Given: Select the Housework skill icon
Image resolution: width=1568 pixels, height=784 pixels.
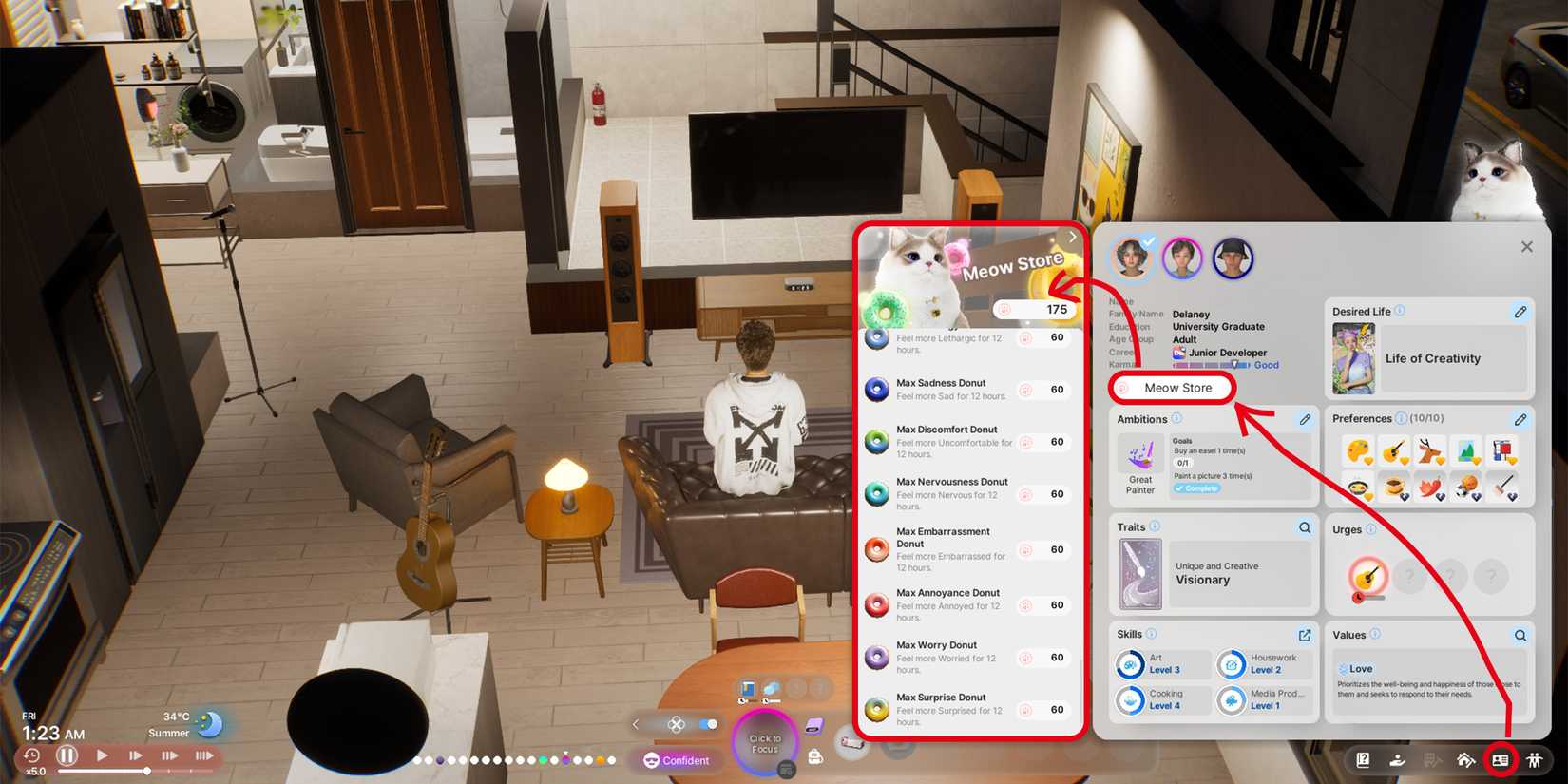Looking at the screenshot, I should pyautogui.click(x=1232, y=665).
